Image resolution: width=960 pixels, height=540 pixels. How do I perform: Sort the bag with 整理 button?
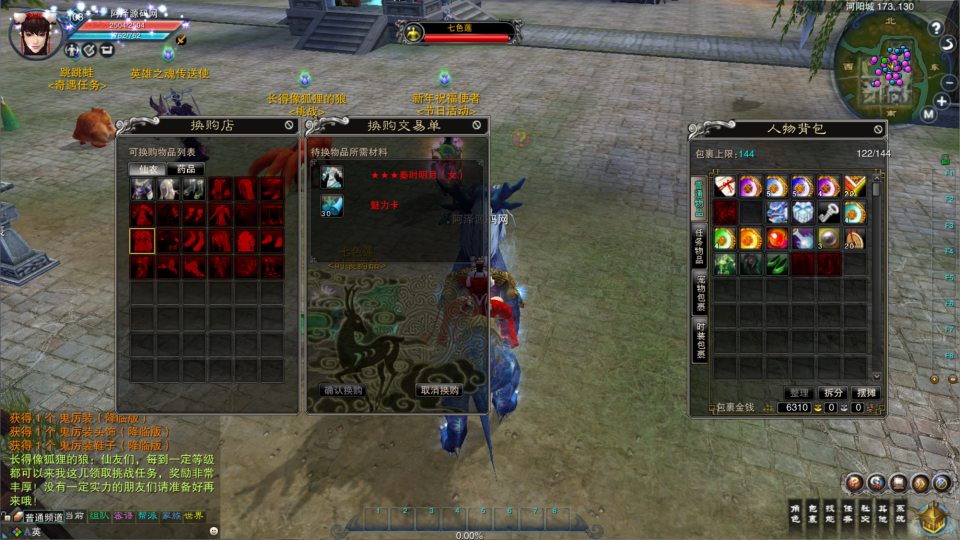[797, 393]
